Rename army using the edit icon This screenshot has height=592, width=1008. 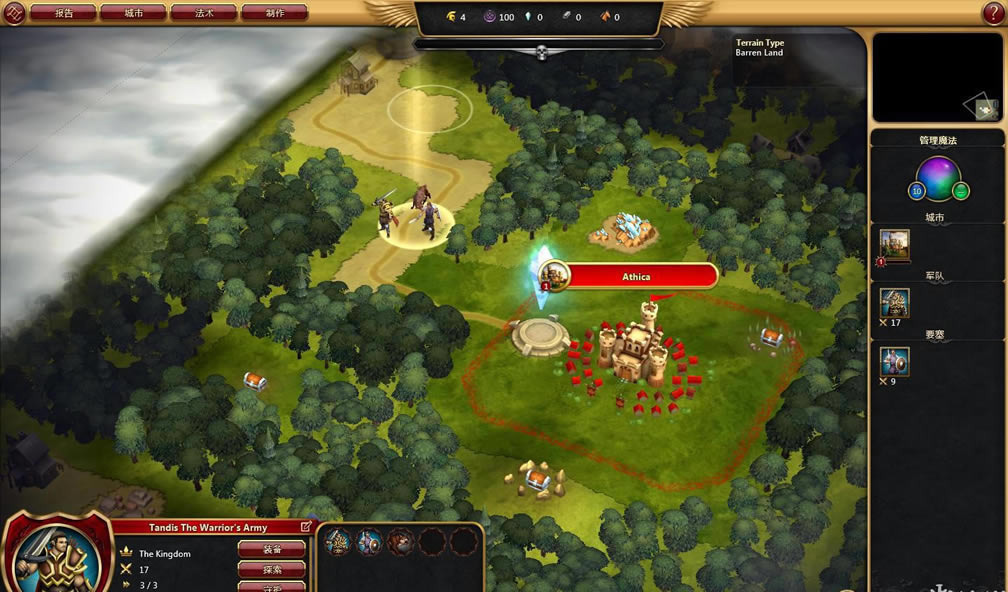(305, 526)
